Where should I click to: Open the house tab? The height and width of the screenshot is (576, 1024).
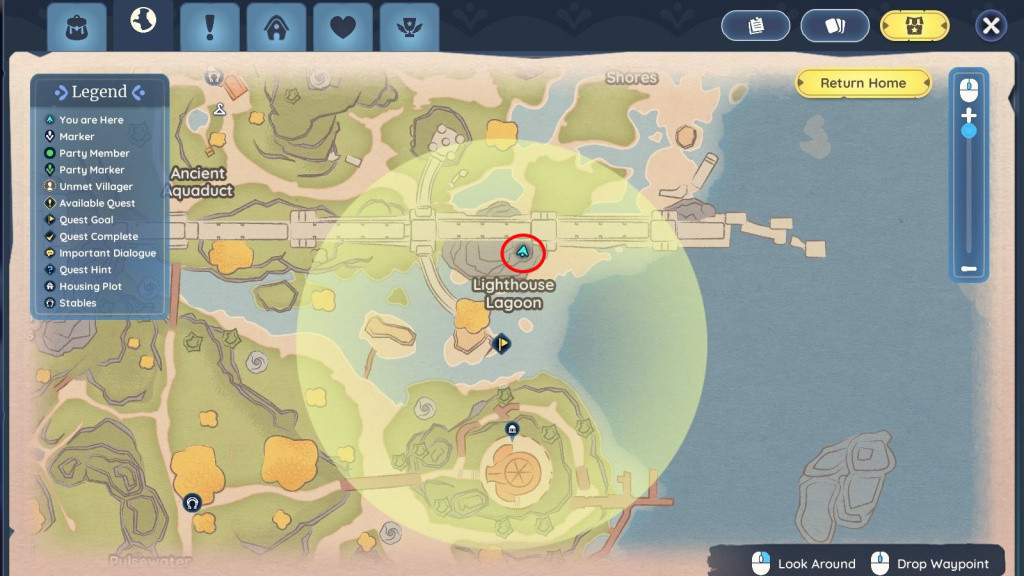276,27
